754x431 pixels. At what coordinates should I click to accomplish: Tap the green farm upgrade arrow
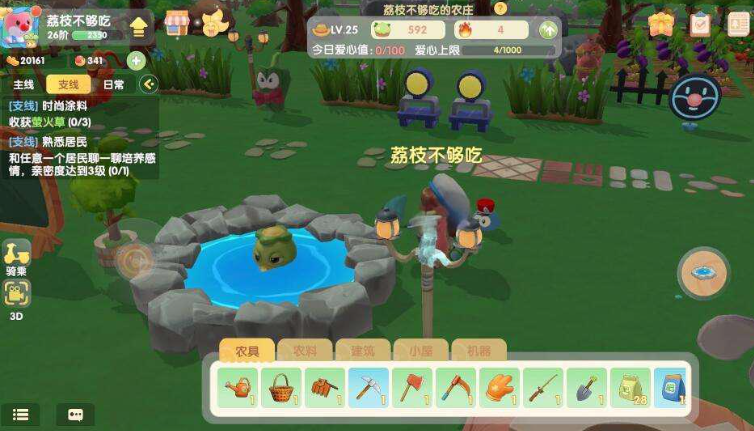(548, 30)
